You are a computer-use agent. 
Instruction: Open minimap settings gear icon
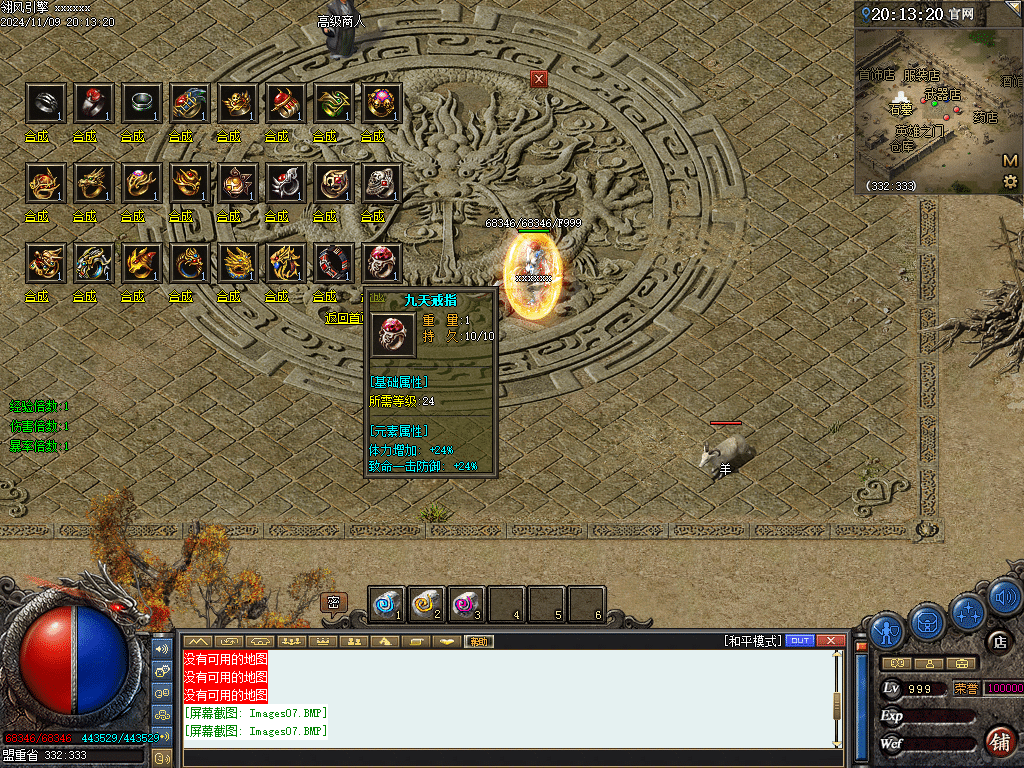1010,181
